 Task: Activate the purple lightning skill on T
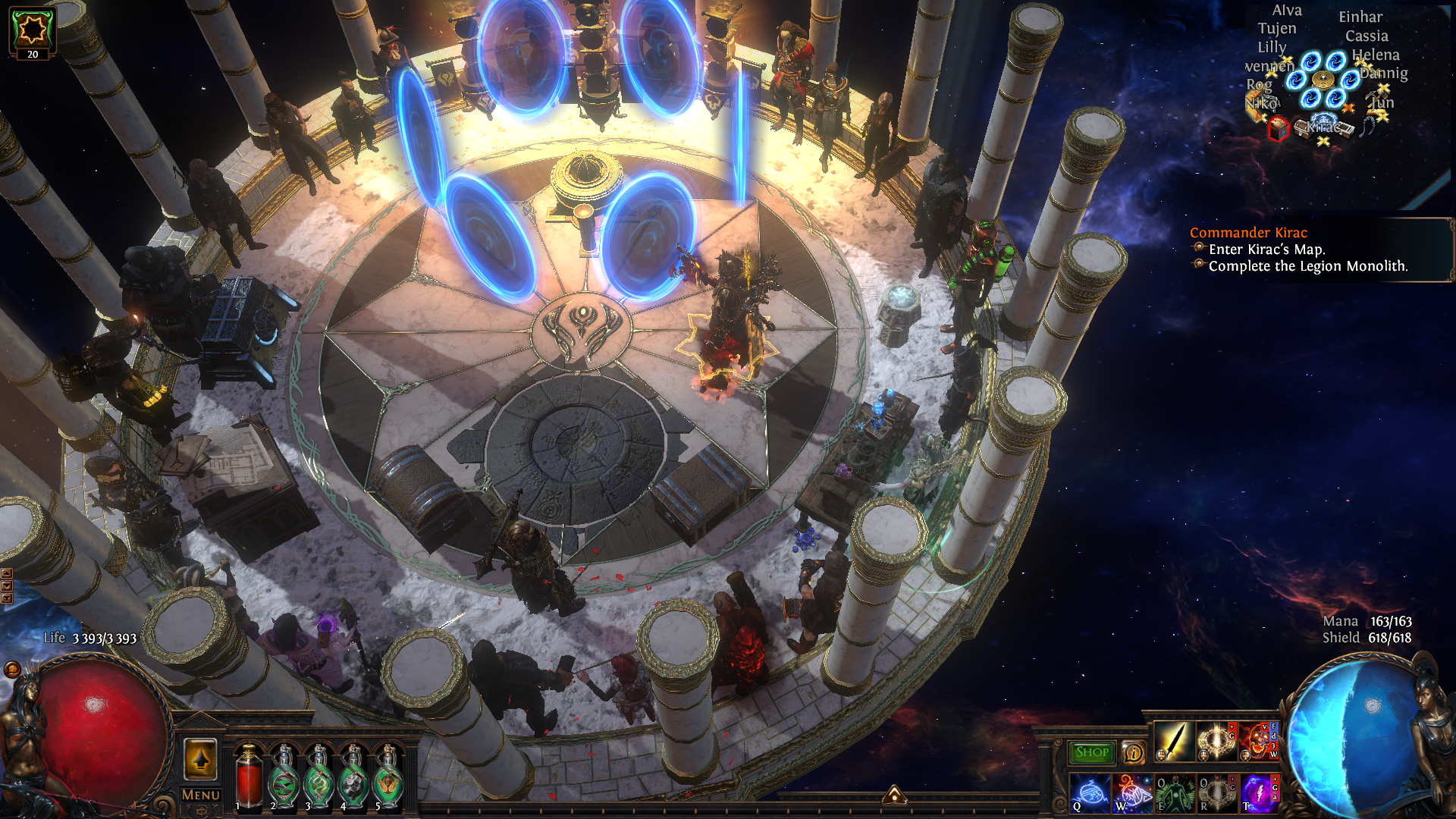coord(1257,793)
